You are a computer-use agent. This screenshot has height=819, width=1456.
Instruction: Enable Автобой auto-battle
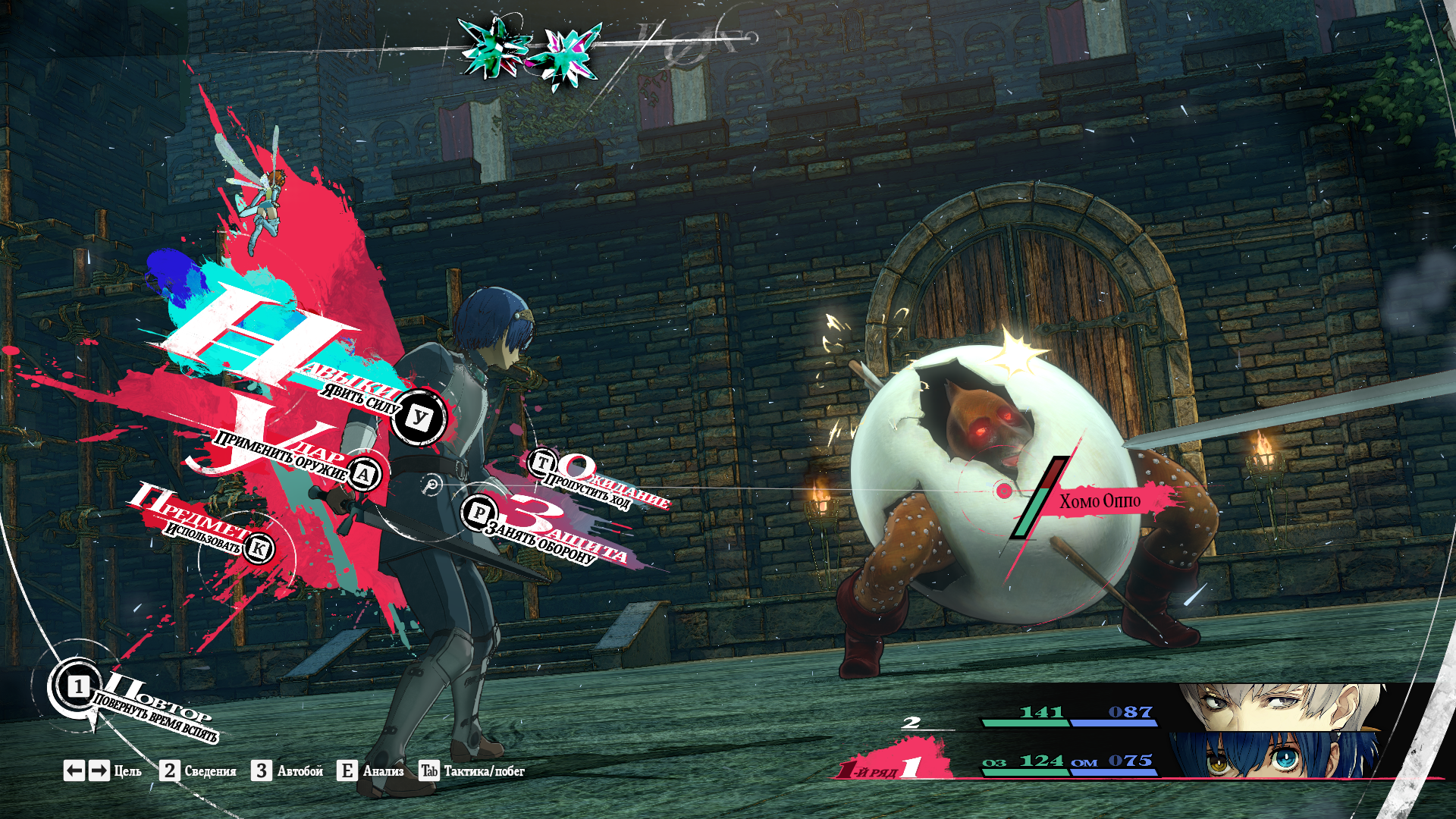[x=289, y=771]
